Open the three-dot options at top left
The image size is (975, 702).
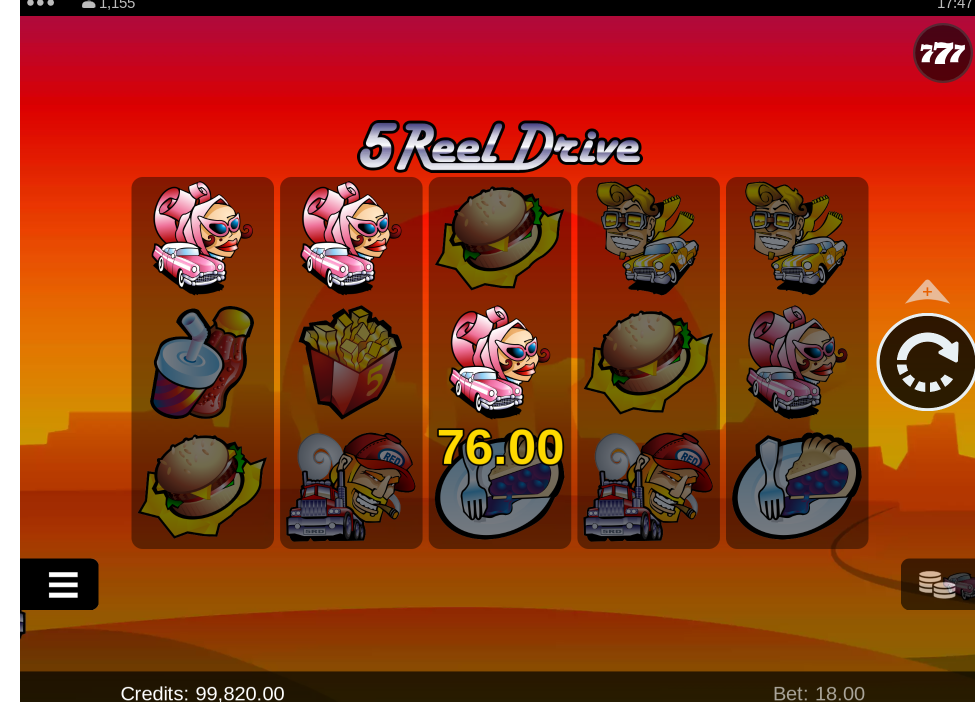pos(41,4)
